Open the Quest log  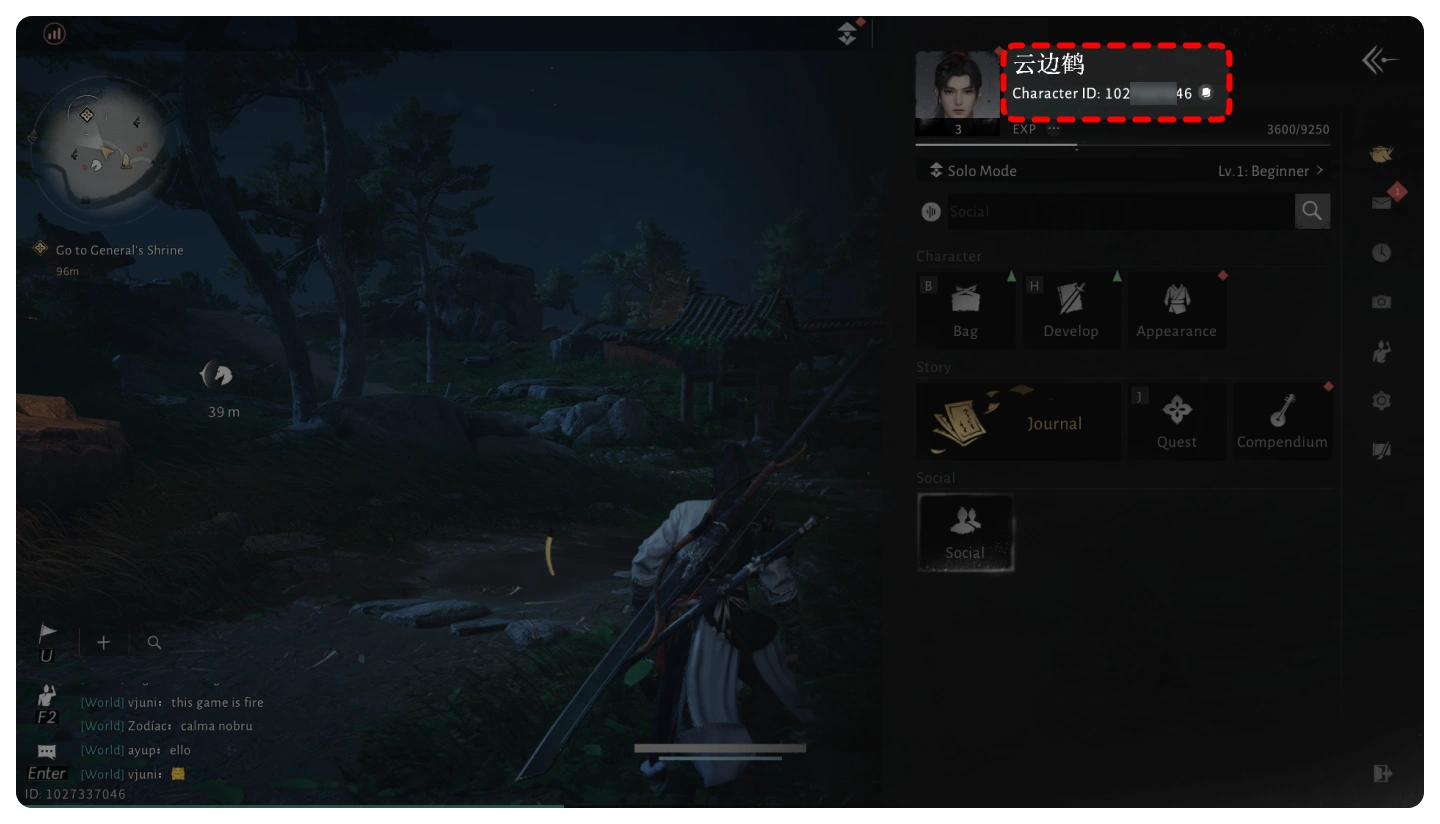(1177, 422)
